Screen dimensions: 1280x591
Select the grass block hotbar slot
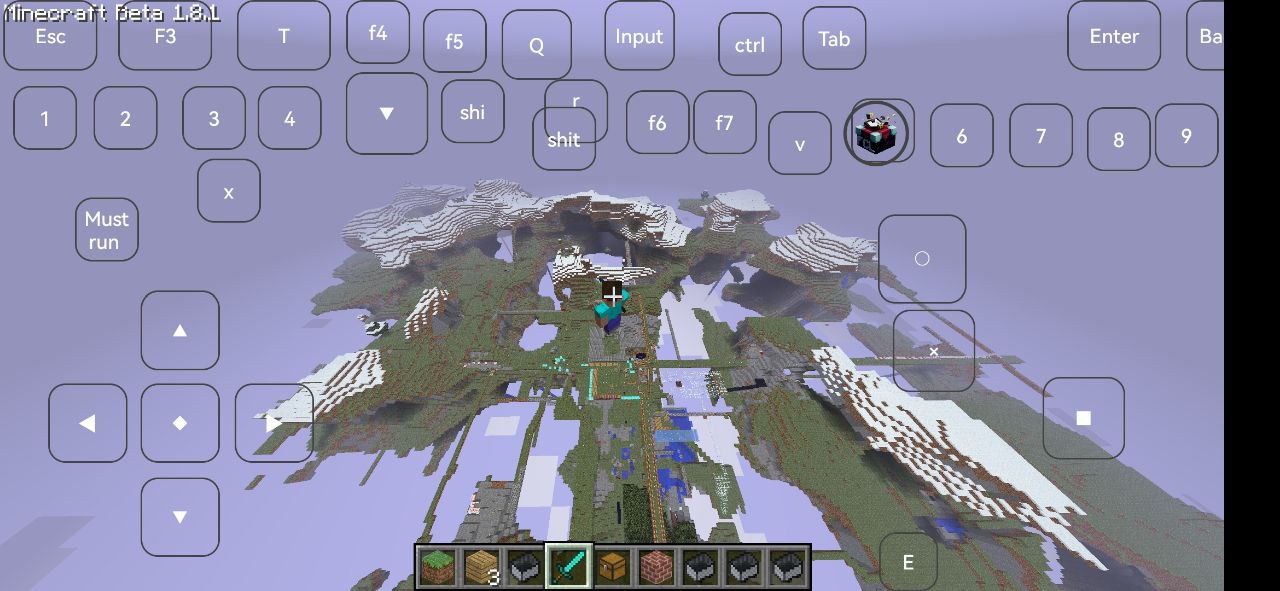point(437,567)
